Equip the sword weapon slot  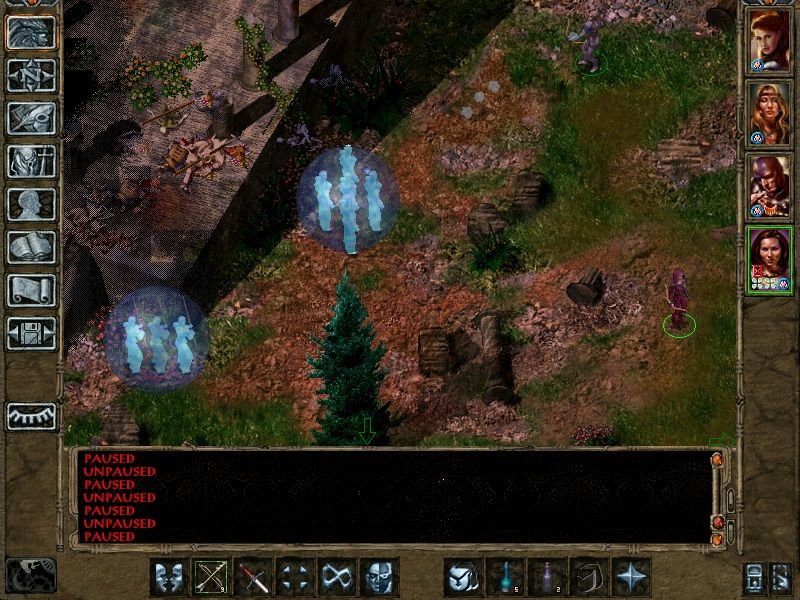tap(254, 577)
